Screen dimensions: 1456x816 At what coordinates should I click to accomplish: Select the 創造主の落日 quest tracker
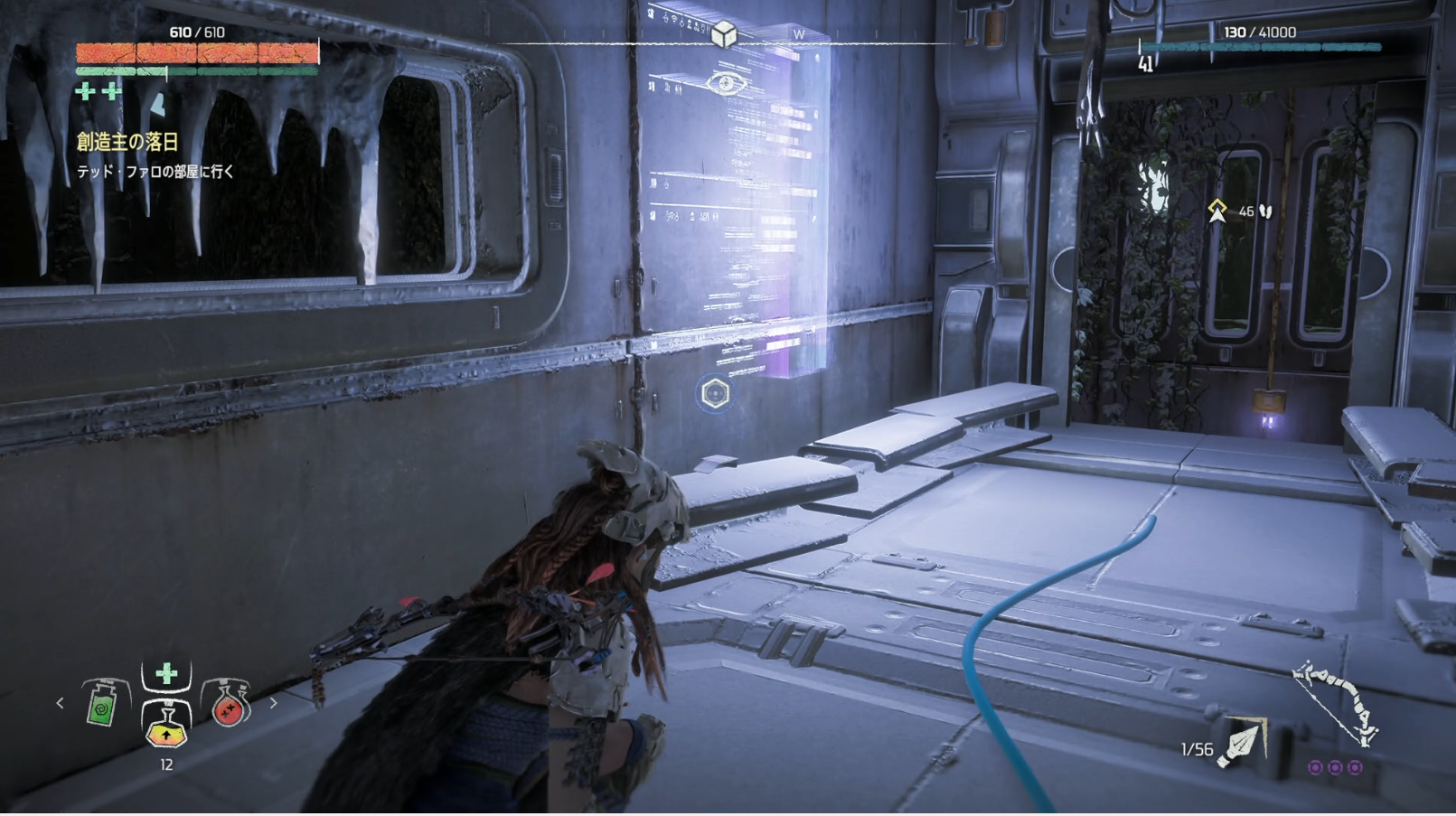tap(127, 142)
